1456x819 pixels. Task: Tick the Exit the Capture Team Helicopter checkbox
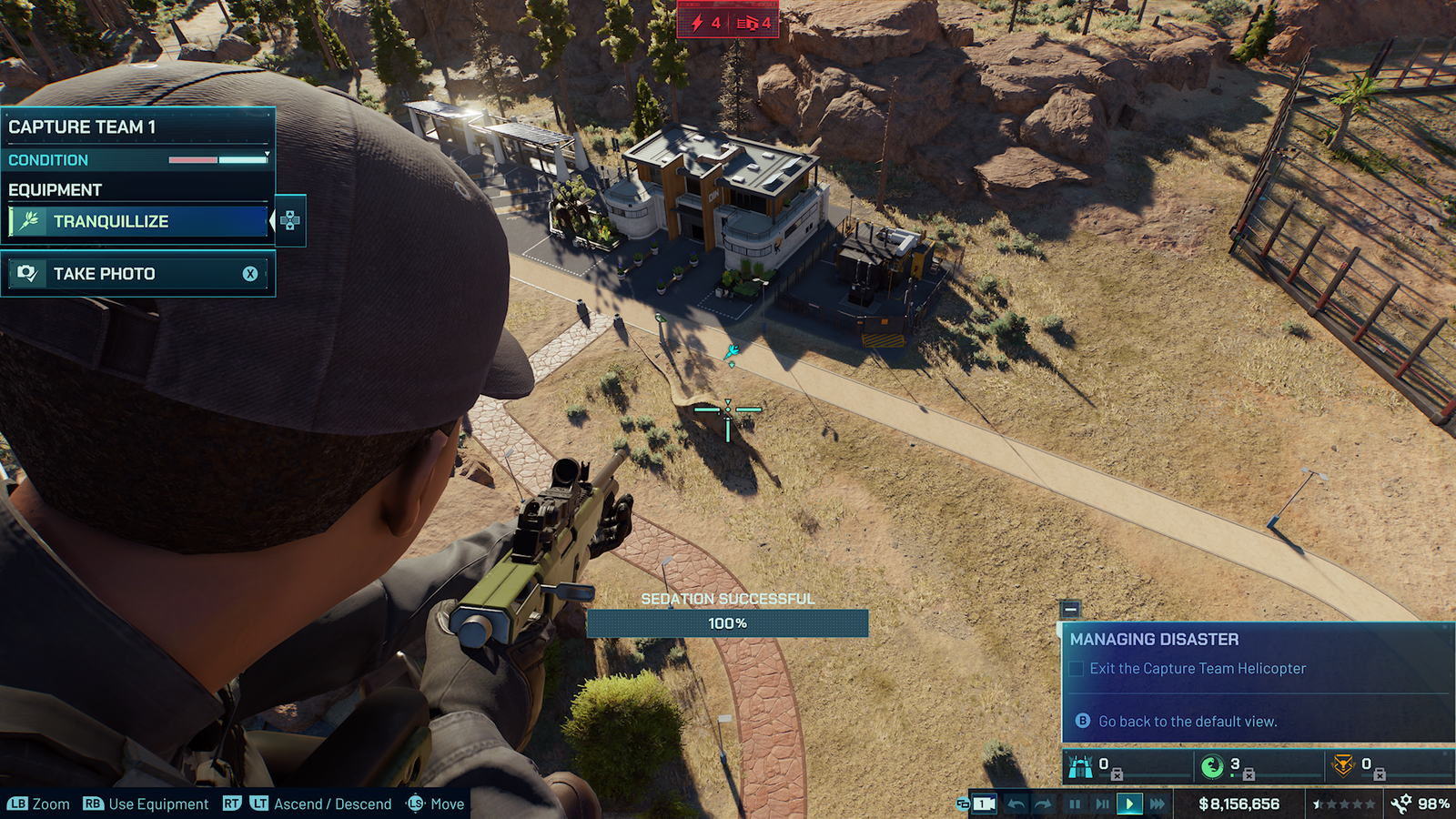pyautogui.click(x=1077, y=669)
